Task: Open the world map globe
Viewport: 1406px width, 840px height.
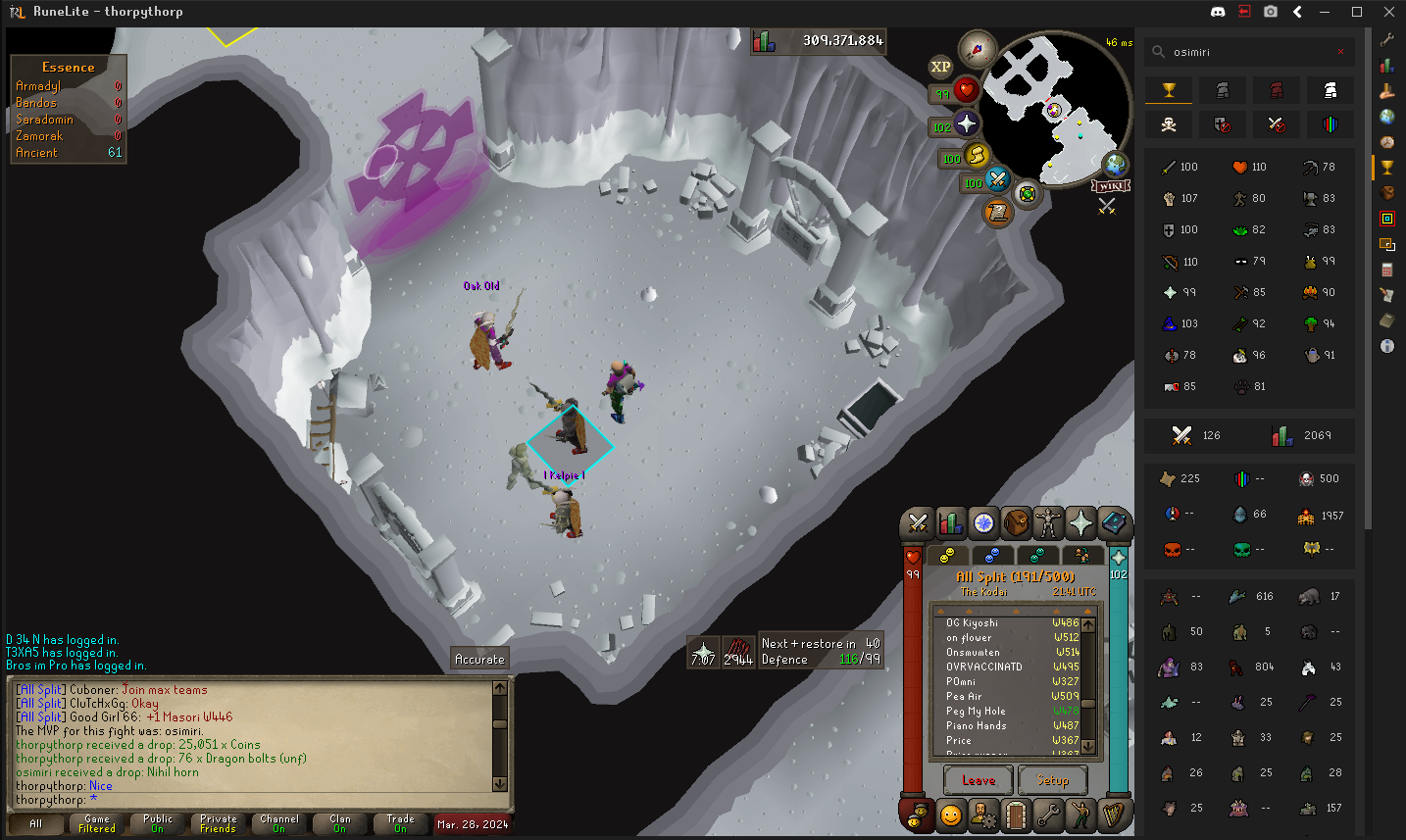Action: tap(1115, 164)
